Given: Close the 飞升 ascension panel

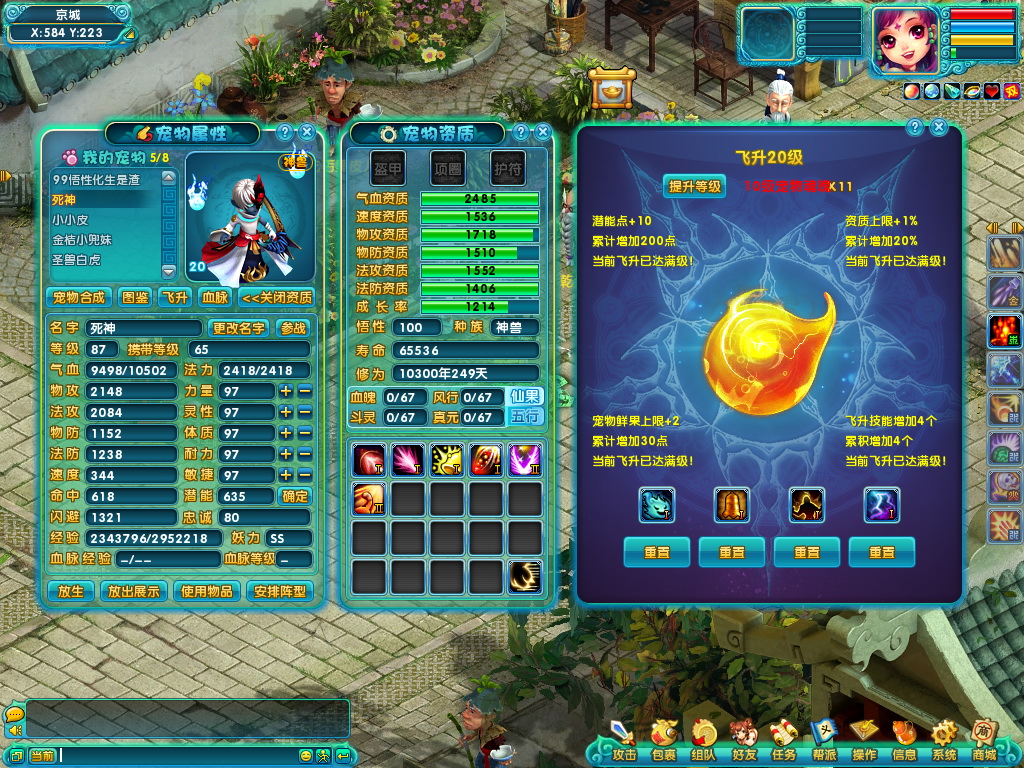Looking at the screenshot, I should tap(939, 127).
